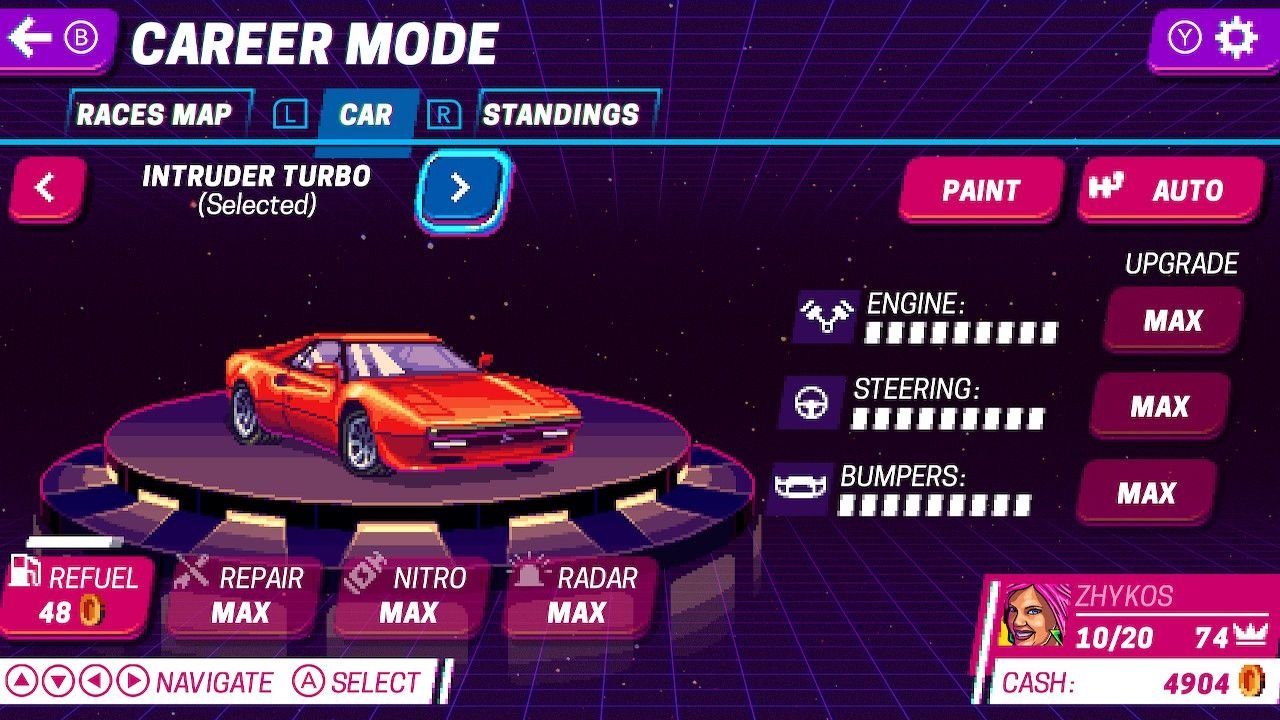Toggle the Auto transmission button
The height and width of the screenshot is (720, 1280).
click(x=1170, y=190)
